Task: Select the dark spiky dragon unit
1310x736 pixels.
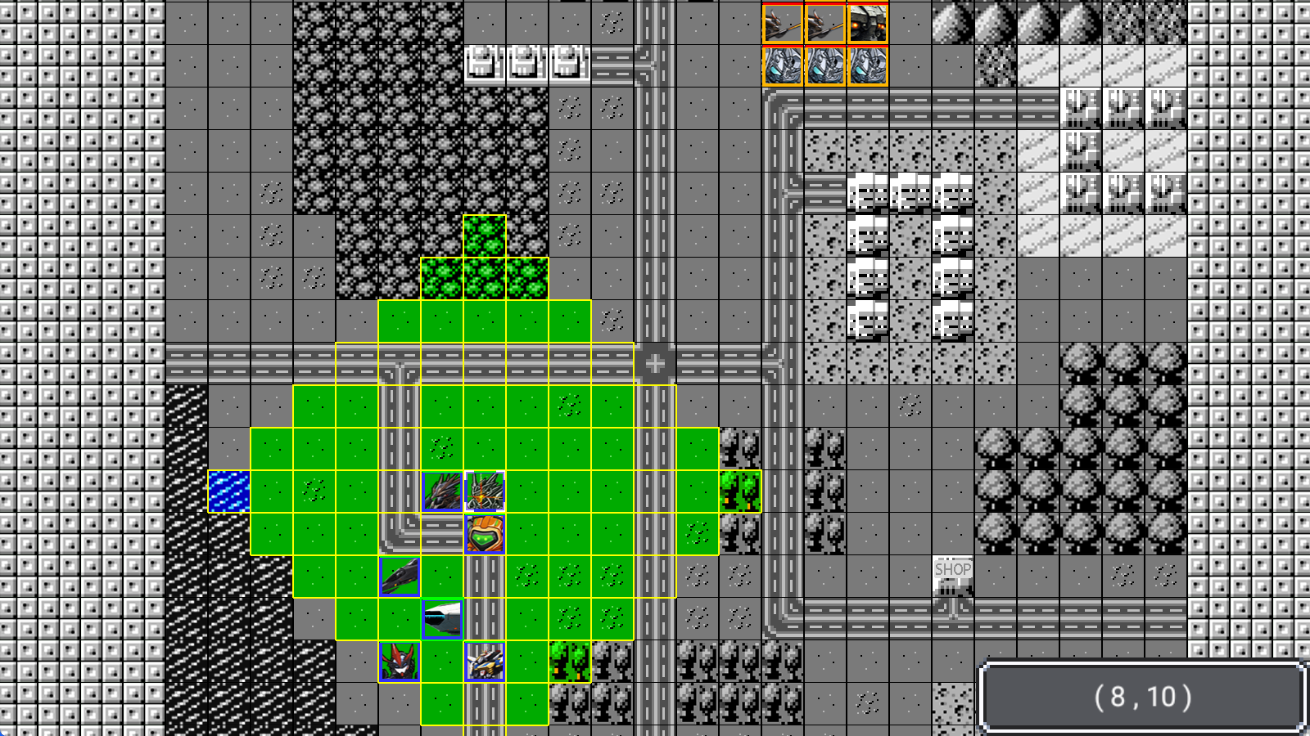Action: click(x=442, y=491)
